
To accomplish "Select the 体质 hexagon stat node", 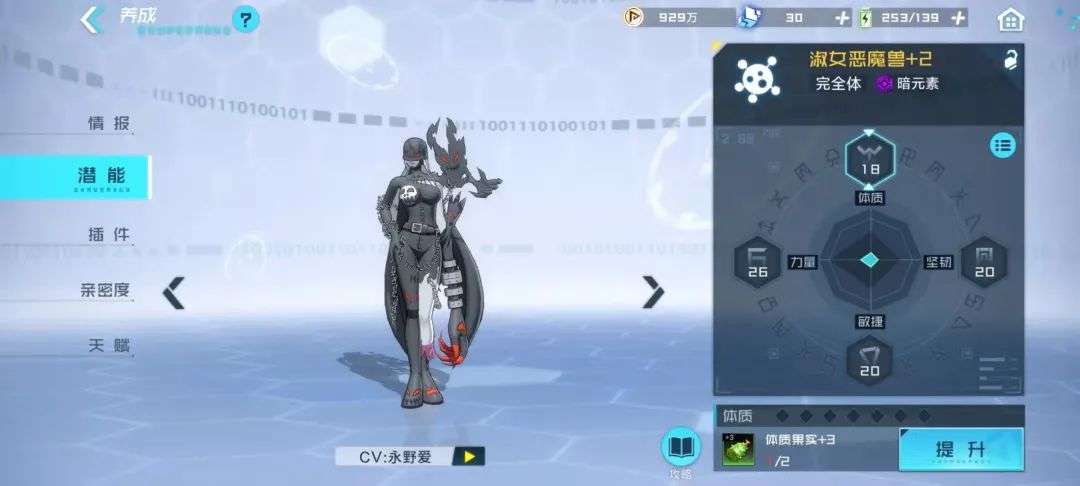I will pos(869,158).
